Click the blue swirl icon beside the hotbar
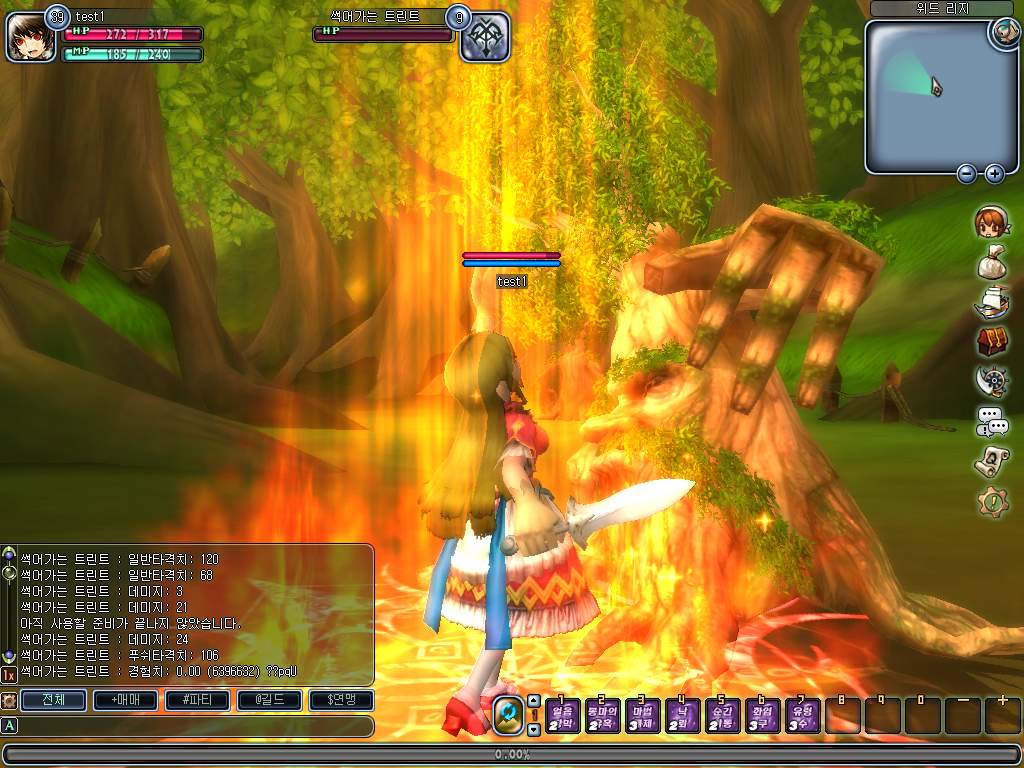 [509, 715]
